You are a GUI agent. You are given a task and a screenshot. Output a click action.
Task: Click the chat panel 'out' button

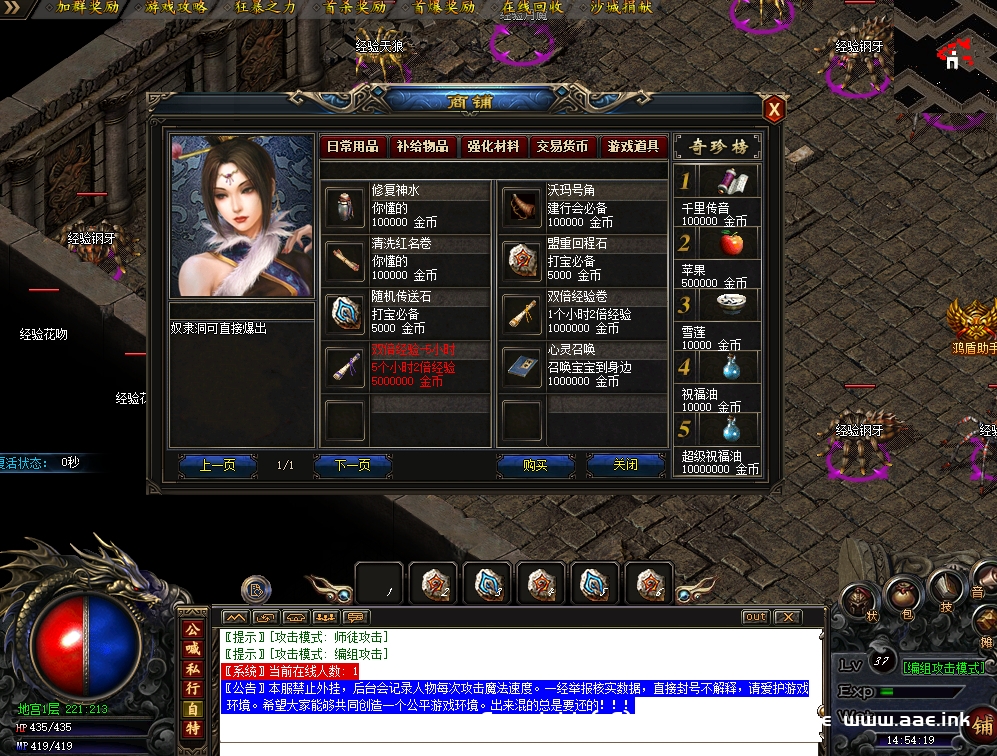pyautogui.click(x=755, y=617)
